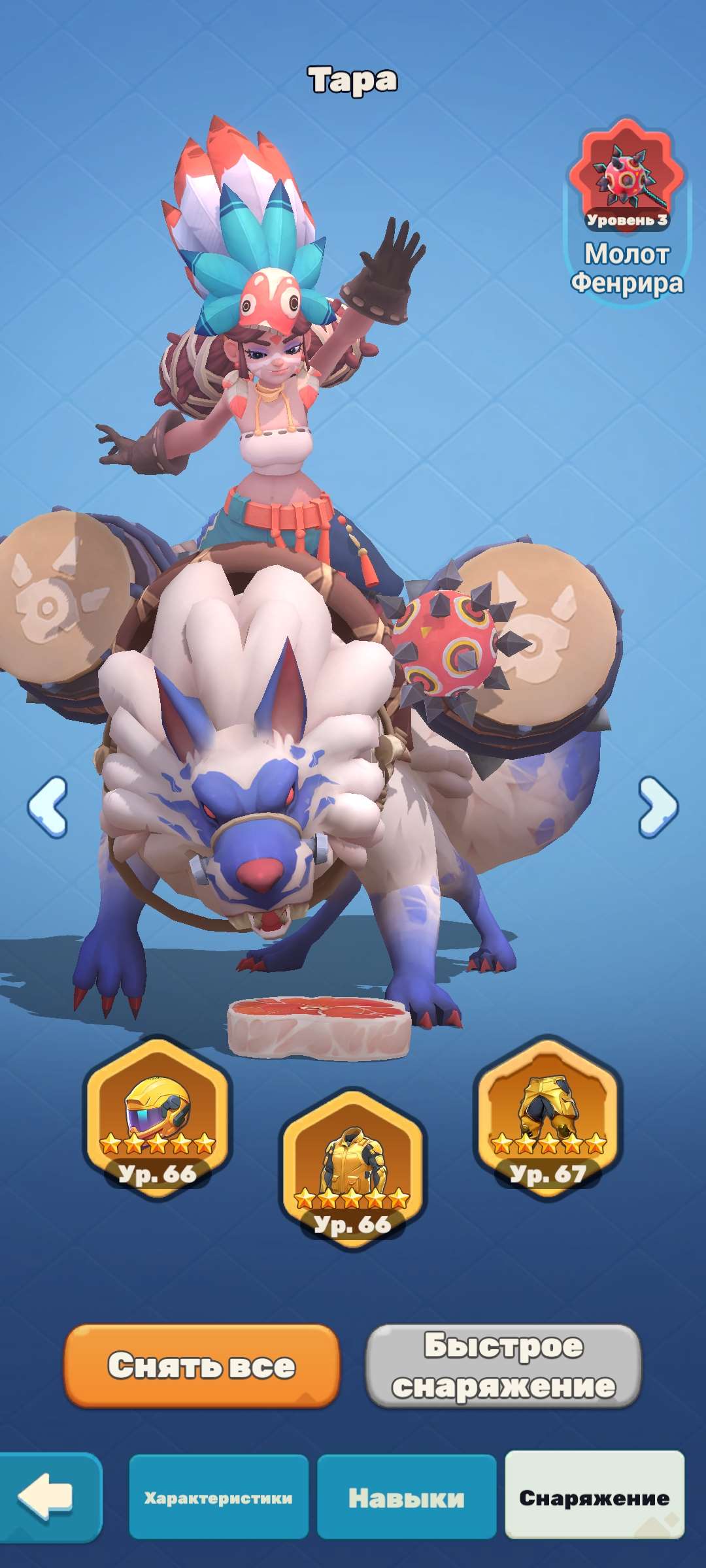706x1568 pixels.
Task: Open the Навыки tab
Action: [407, 1497]
